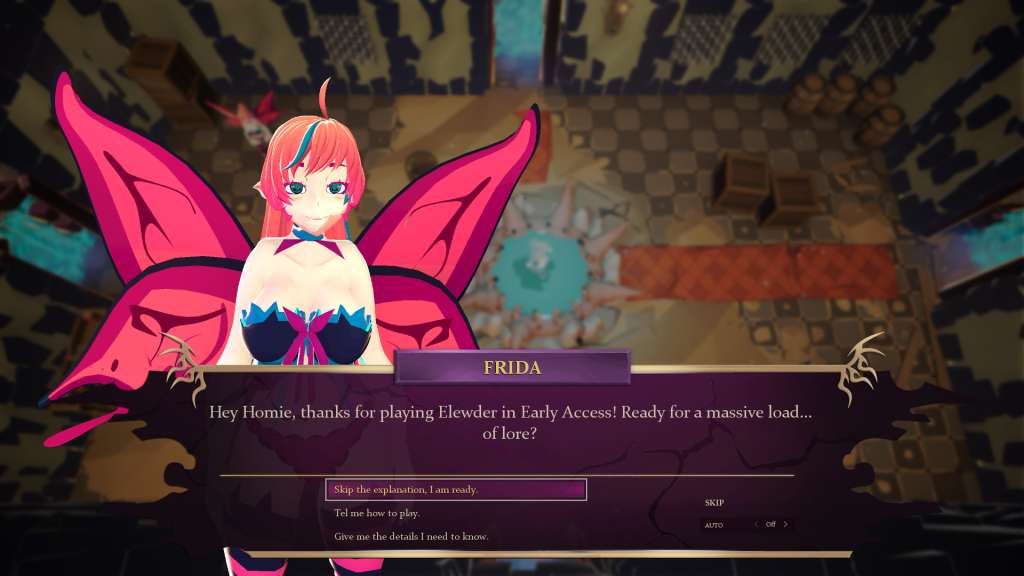Click the SKIP dialogue button
The height and width of the screenshot is (576, 1024).
[x=714, y=503]
